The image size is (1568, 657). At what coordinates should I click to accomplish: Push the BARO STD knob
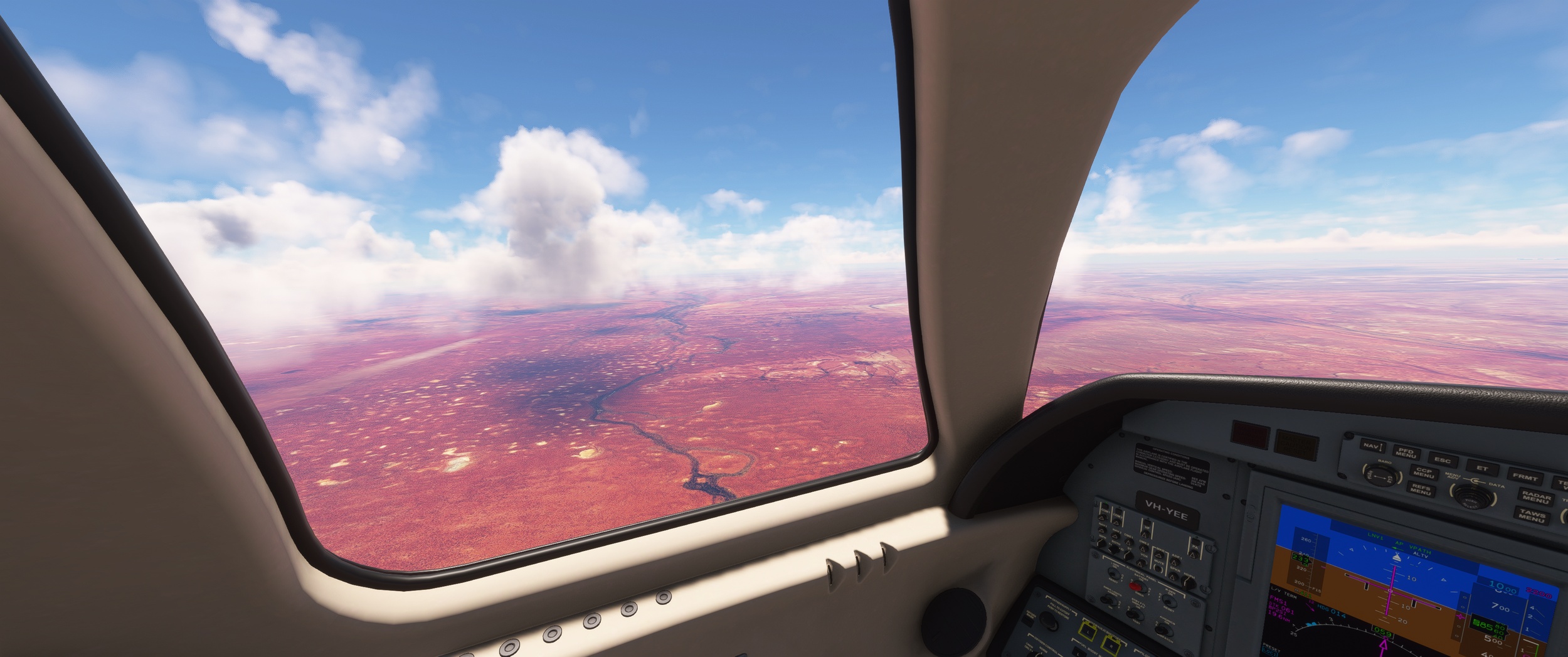pyautogui.click(x=1379, y=474)
